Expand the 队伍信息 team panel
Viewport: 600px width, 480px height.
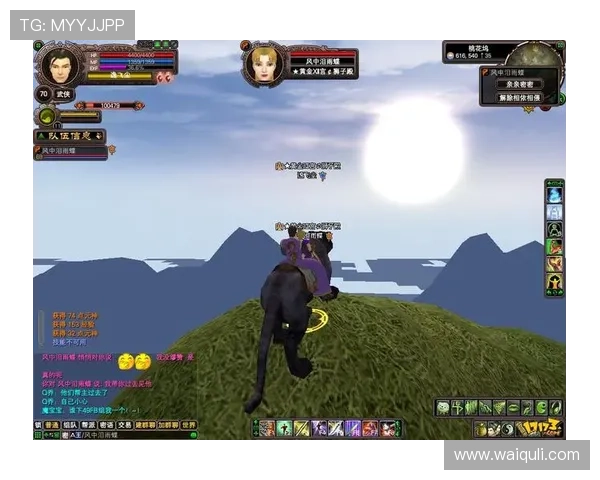(x=70, y=135)
